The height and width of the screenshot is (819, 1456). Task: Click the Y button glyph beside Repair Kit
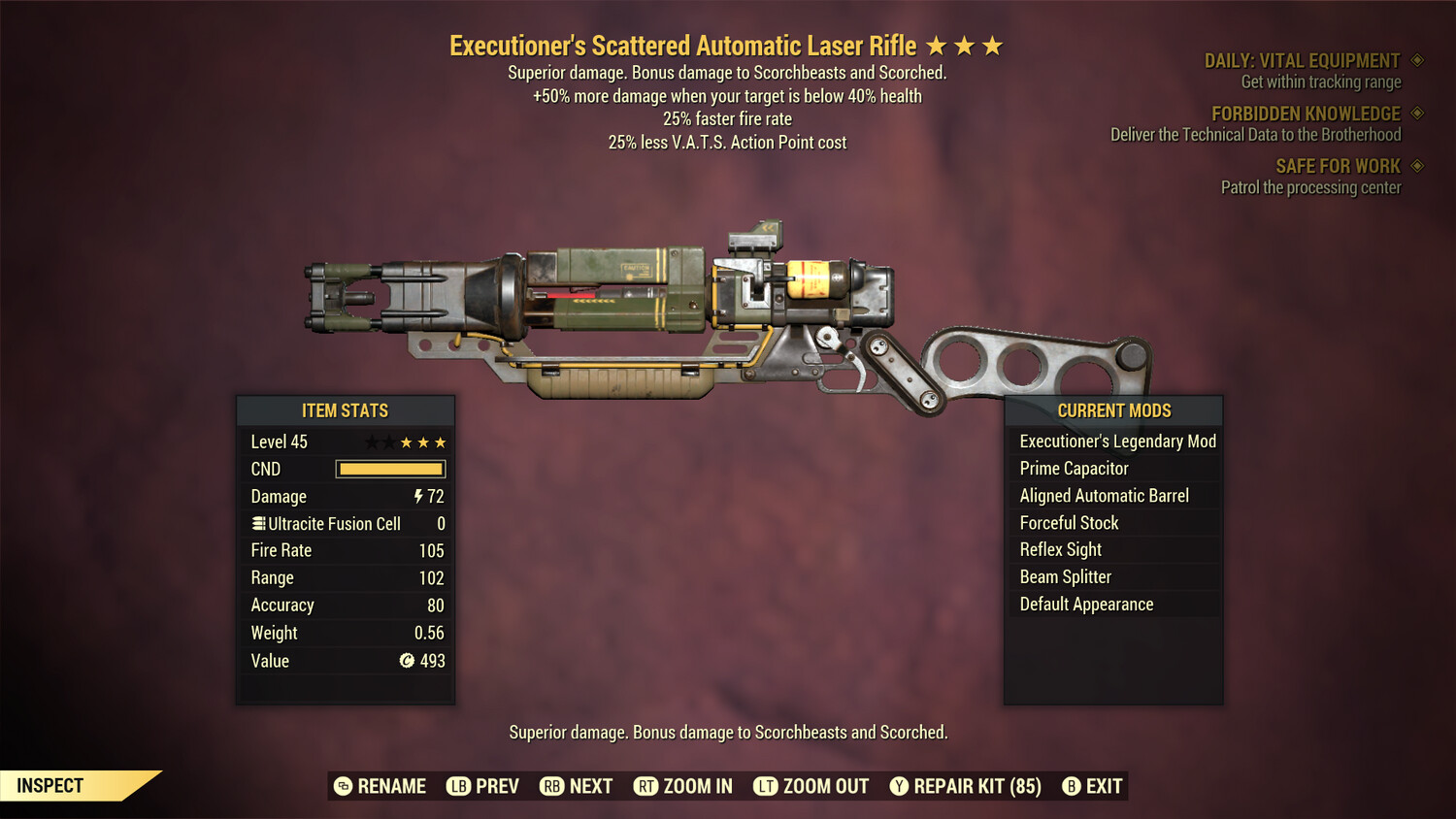898,786
